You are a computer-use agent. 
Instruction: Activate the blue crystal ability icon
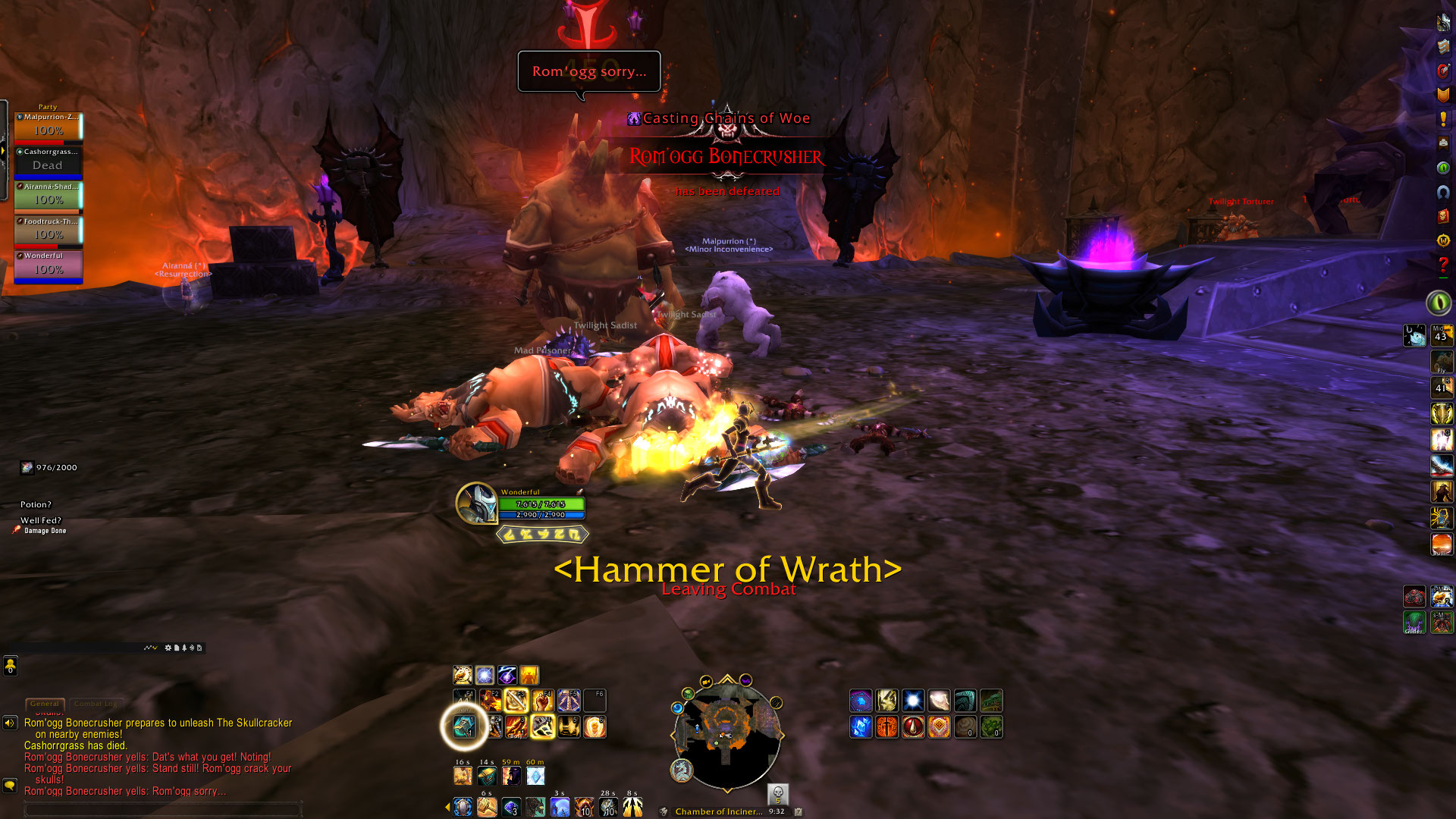click(x=861, y=726)
